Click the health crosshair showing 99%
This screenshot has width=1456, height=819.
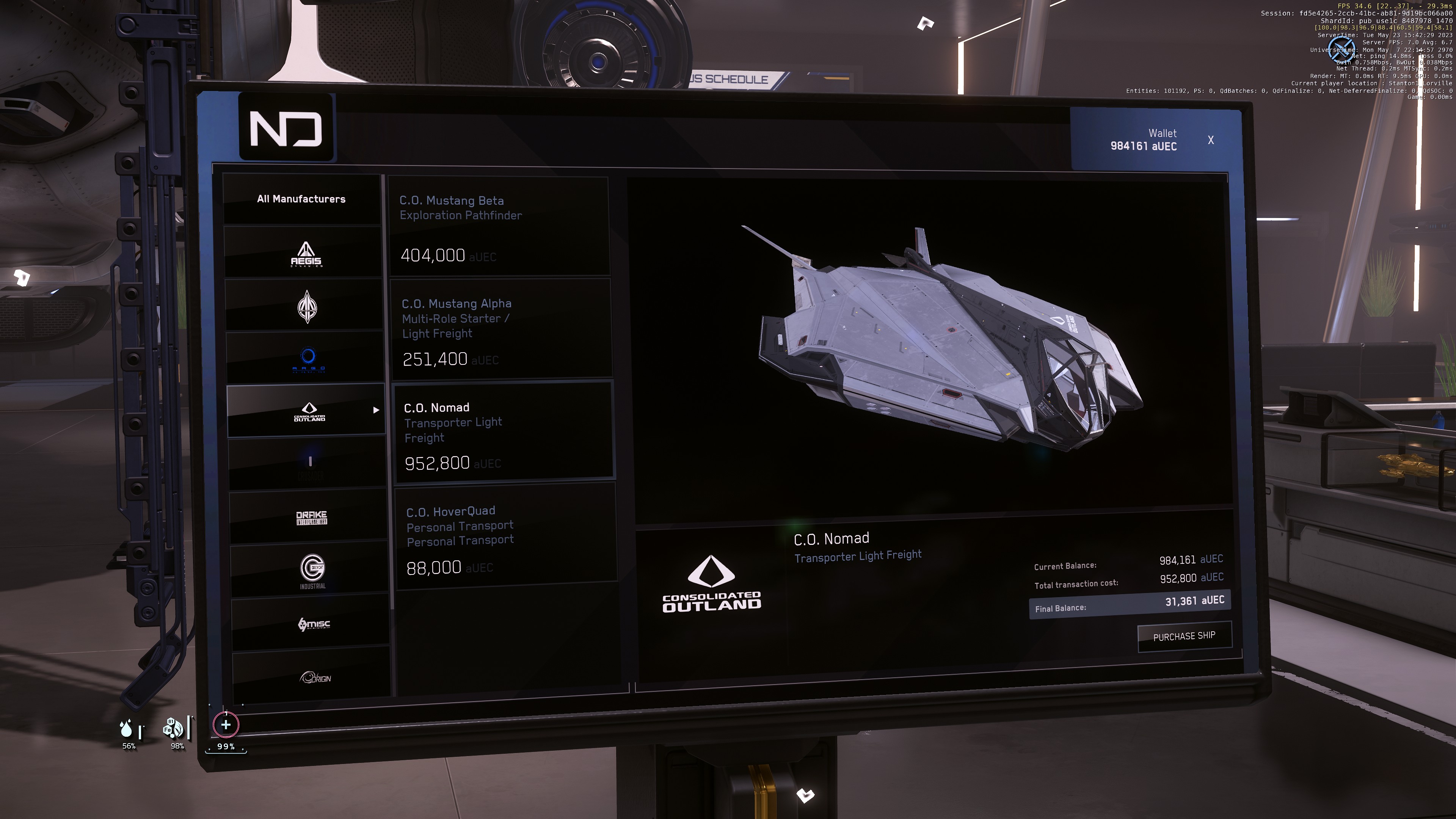click(x=226, y=724)
